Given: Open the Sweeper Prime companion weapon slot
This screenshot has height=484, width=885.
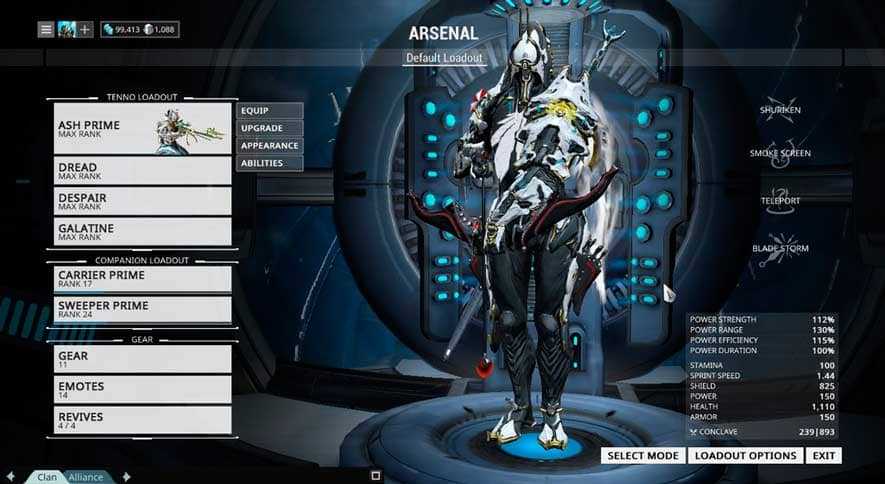Looking at the screenshot, I should pyautogui.click(x=142, y=309).
